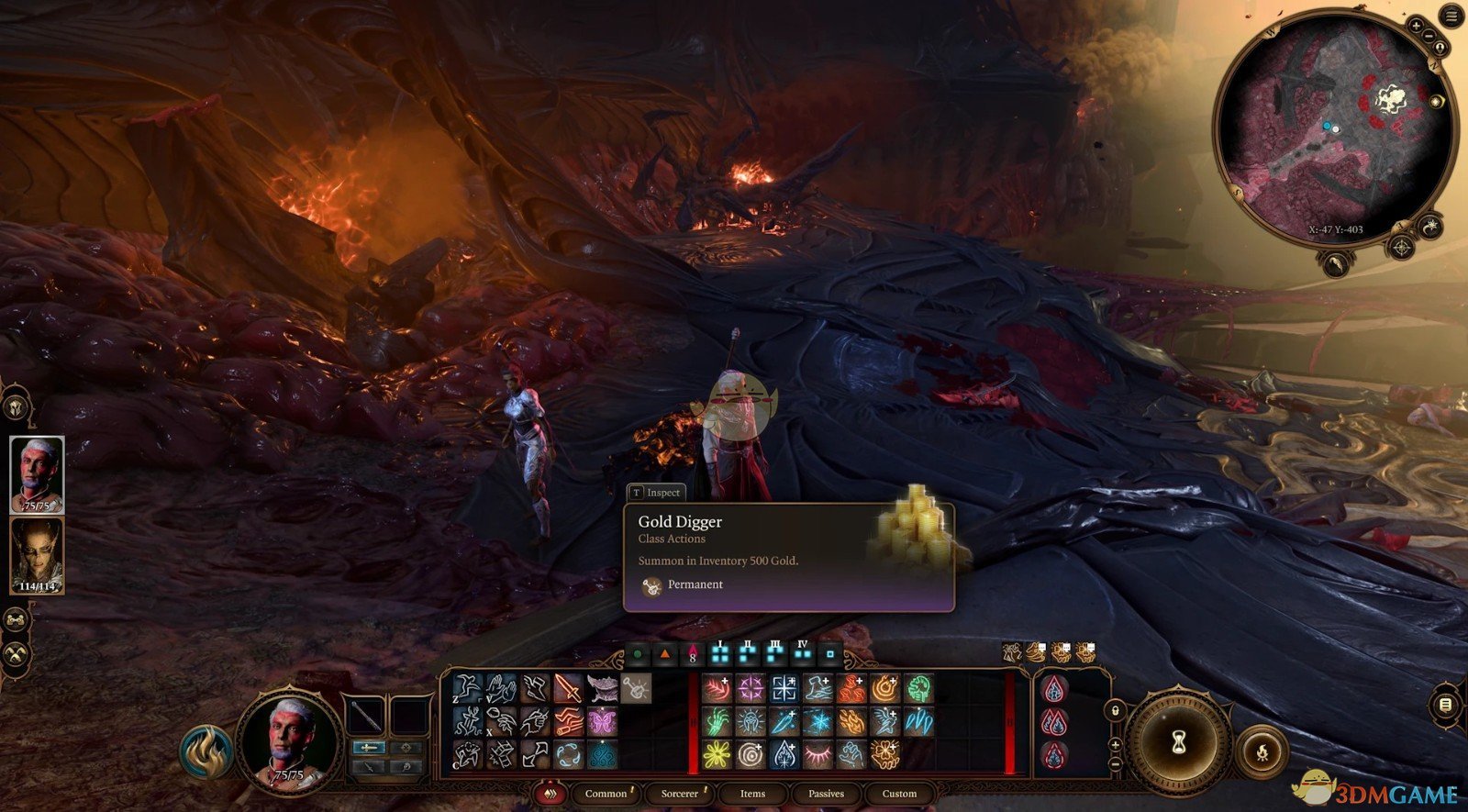This screenshot has width=1468, height=812.
Task: Zoom in the minimap
Action: coord(1416,26)
